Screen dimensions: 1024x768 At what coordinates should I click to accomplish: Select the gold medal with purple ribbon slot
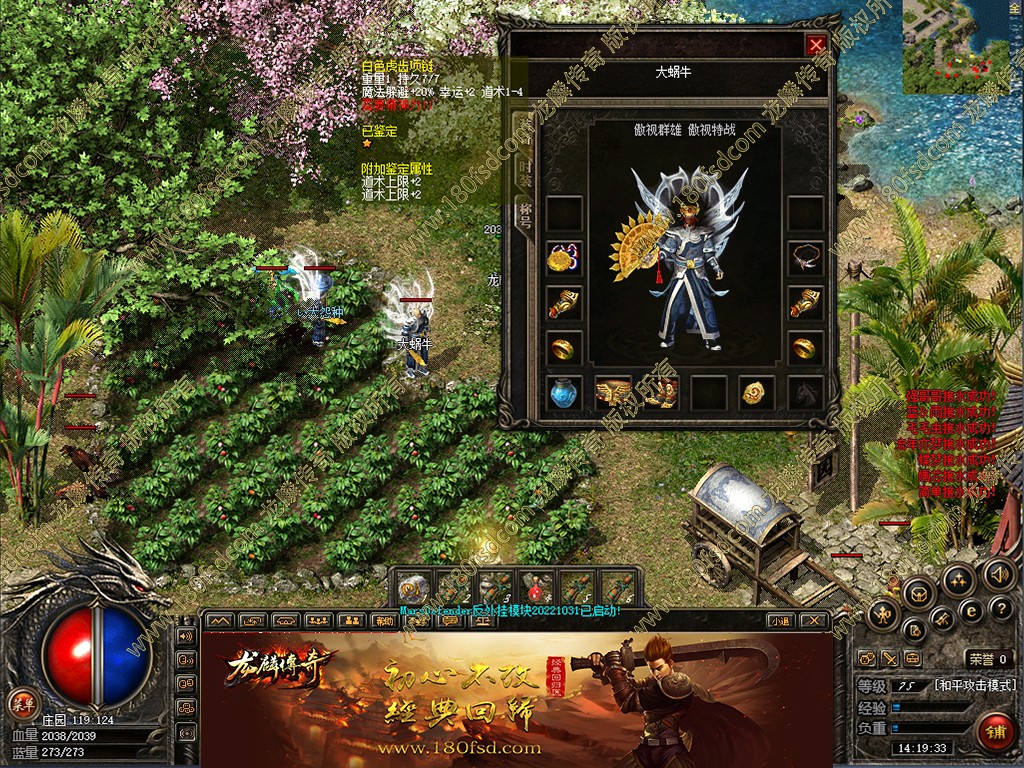tap(564, 258)
